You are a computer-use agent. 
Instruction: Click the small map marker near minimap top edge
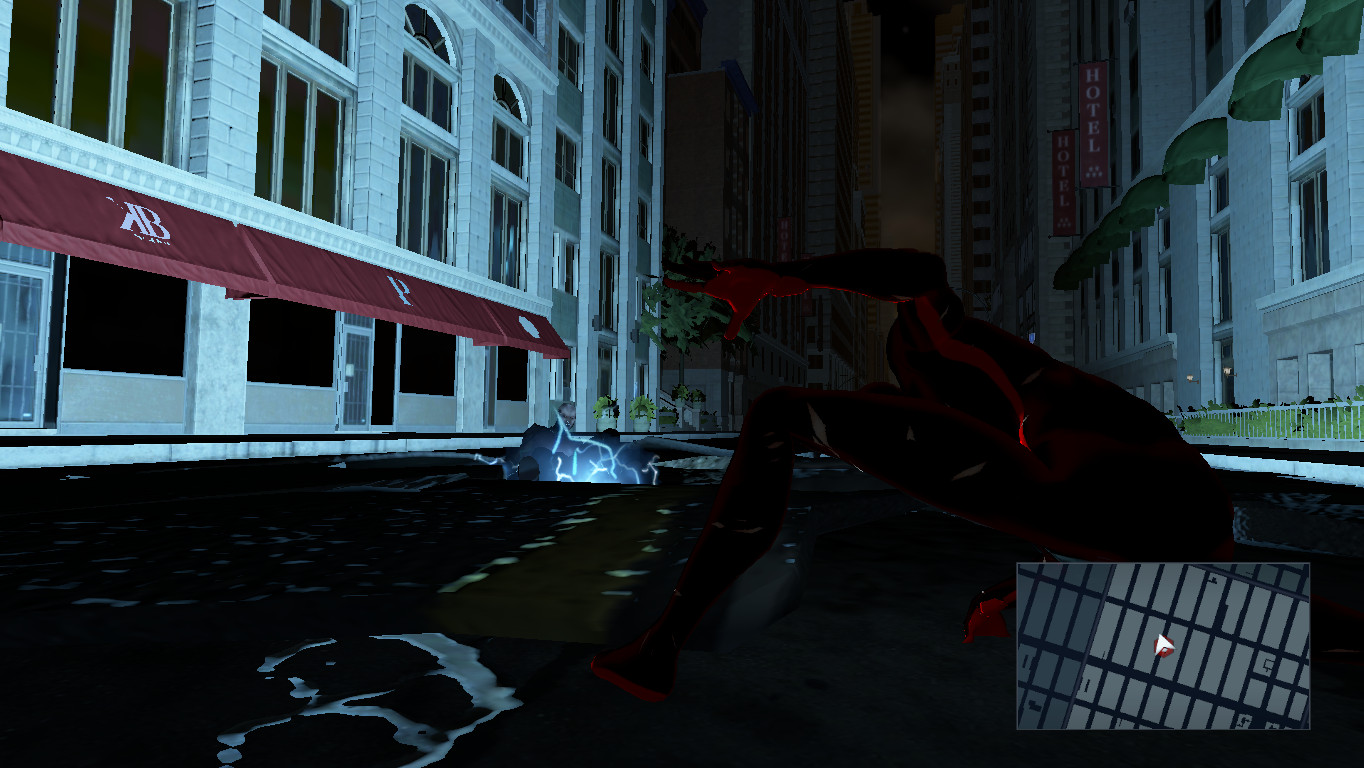point(1215,578)
